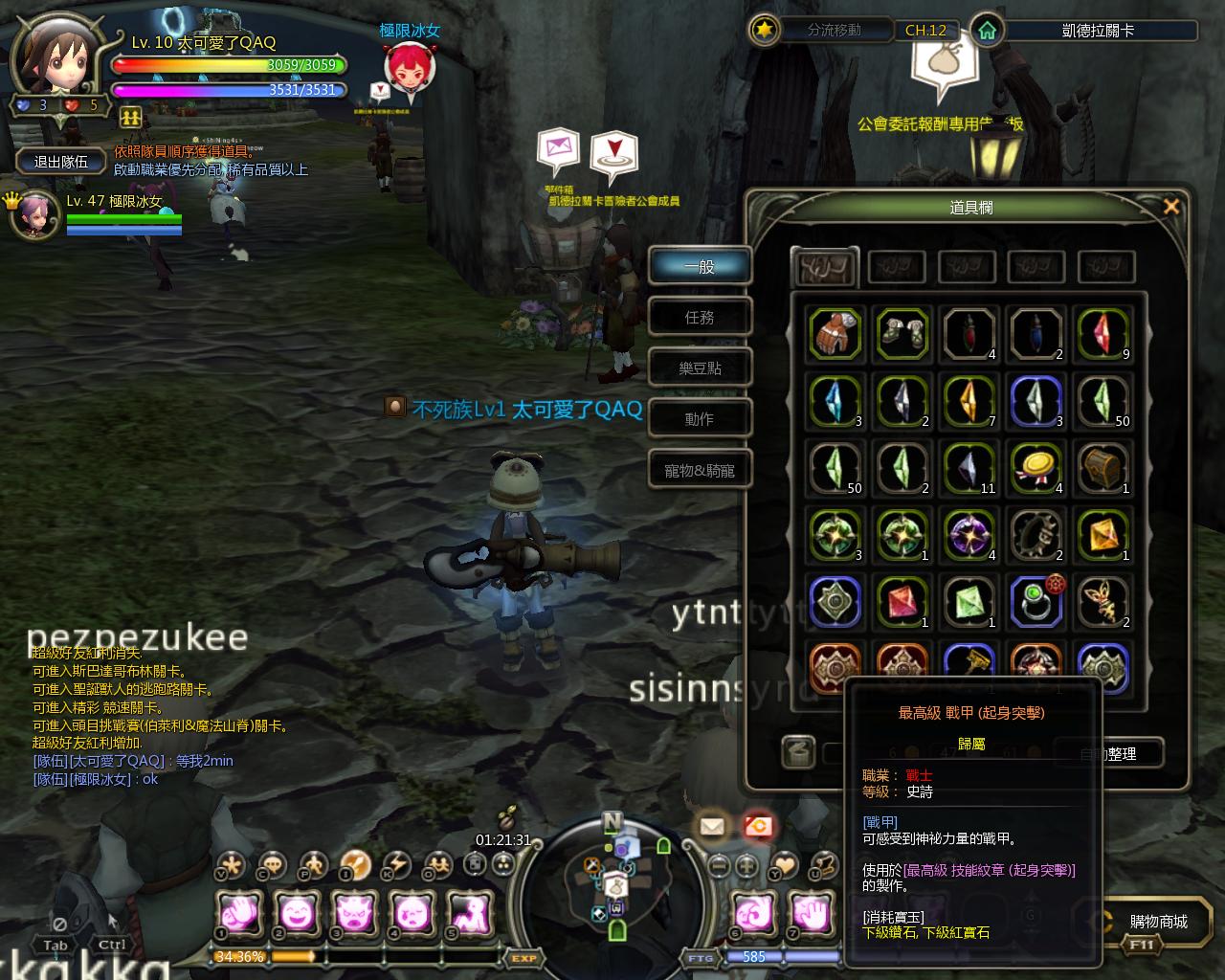Switch to the 任務 quest items tab
The image size is (1225, 980).
pyautogui.click(x=700, y=318)
